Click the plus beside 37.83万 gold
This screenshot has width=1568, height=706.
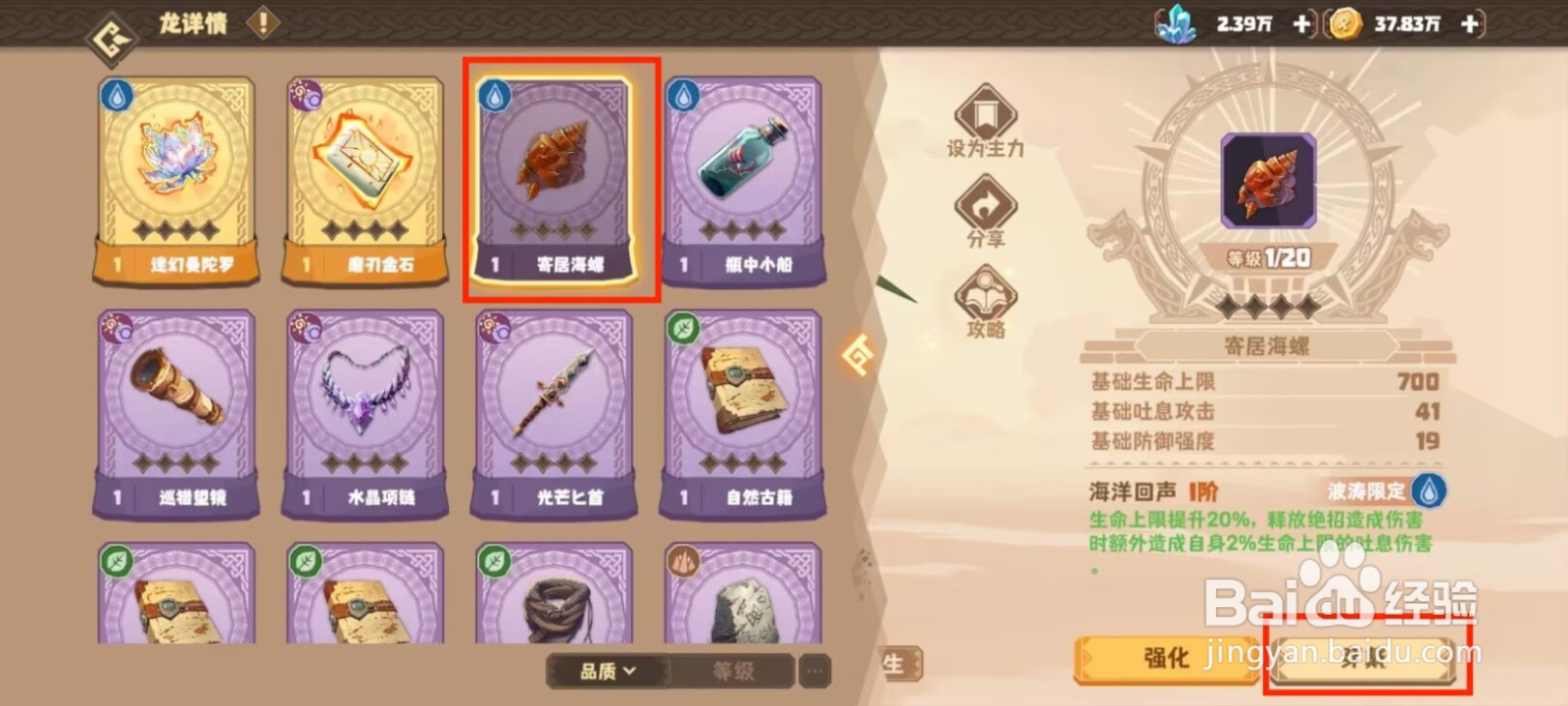pyautogui.click(x=1468, y=25)
